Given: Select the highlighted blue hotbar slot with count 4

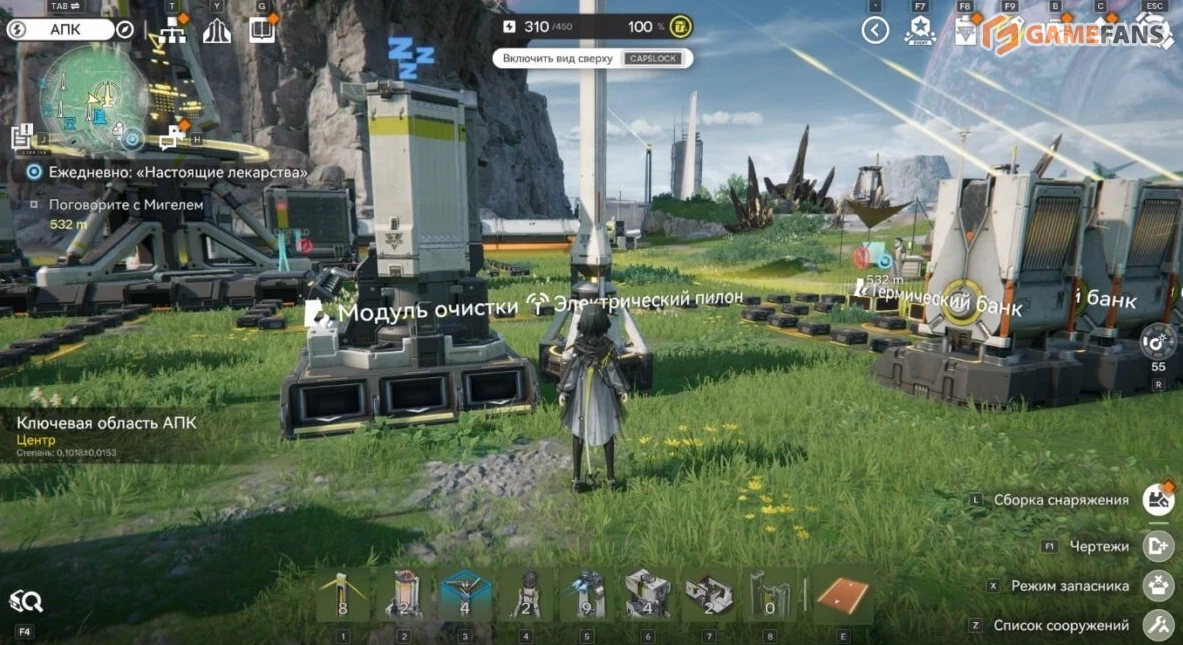Looking at the screenshot, I should [x=465, y=596].
